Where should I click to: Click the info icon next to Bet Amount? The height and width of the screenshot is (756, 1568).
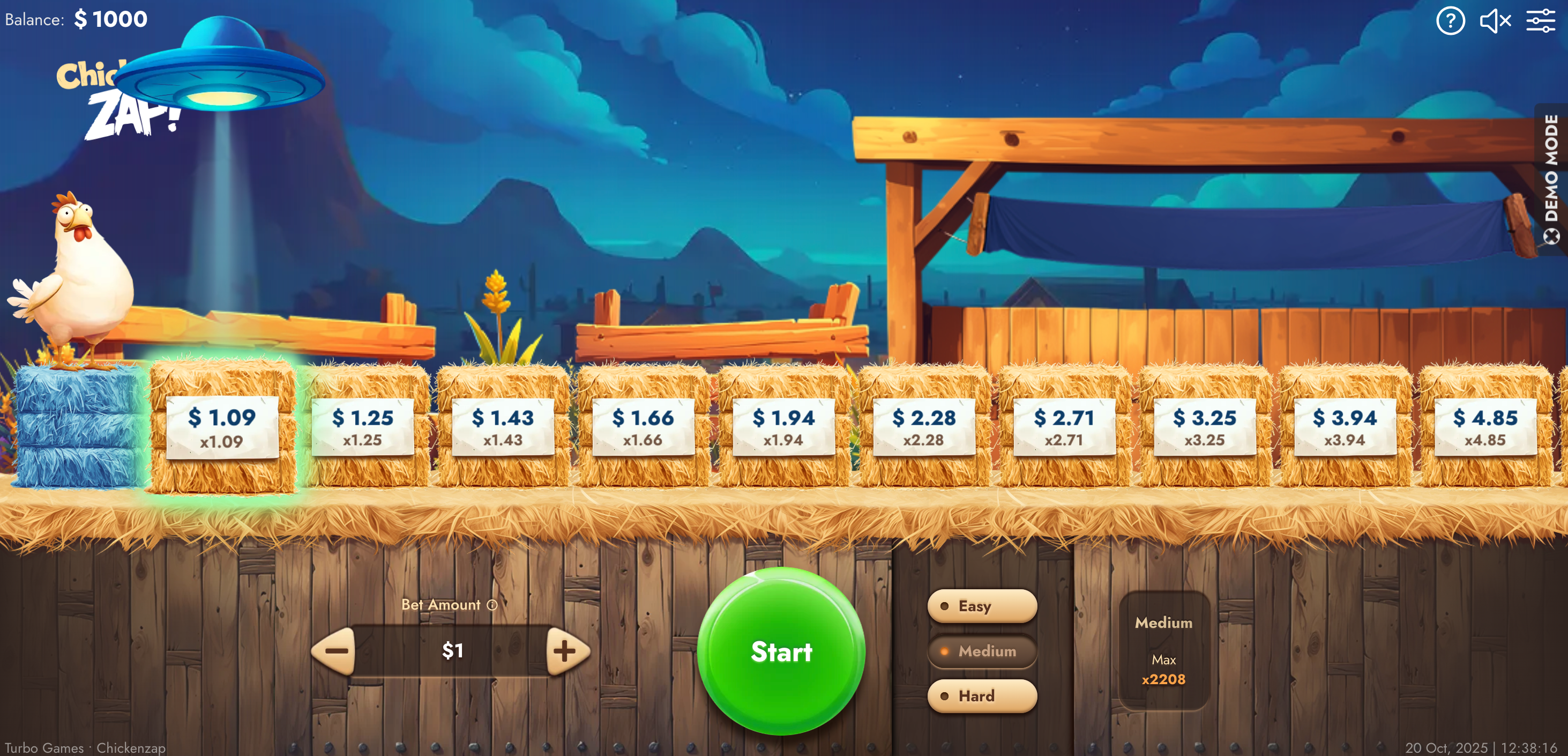pos(492,605)
